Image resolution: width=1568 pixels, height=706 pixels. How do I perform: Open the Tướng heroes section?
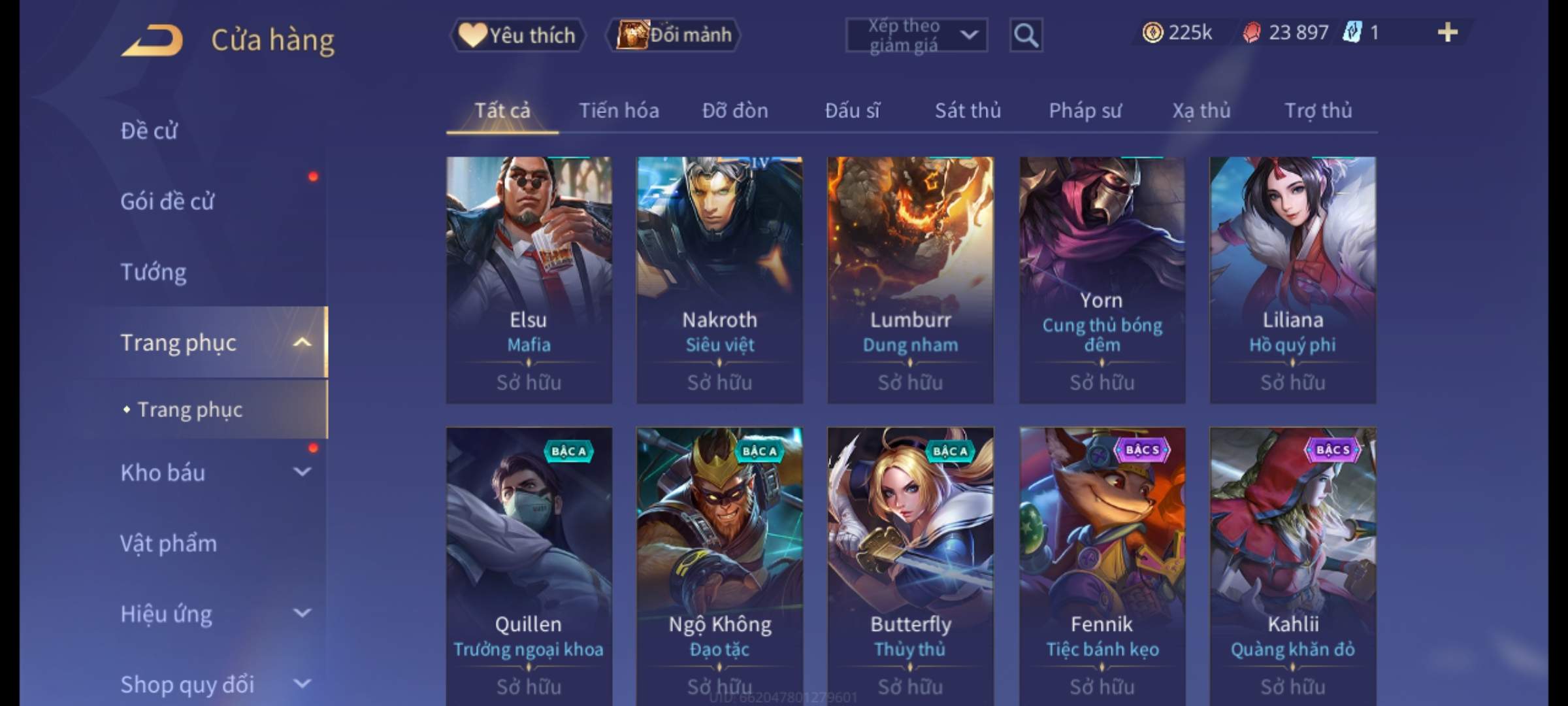point(154,272)
